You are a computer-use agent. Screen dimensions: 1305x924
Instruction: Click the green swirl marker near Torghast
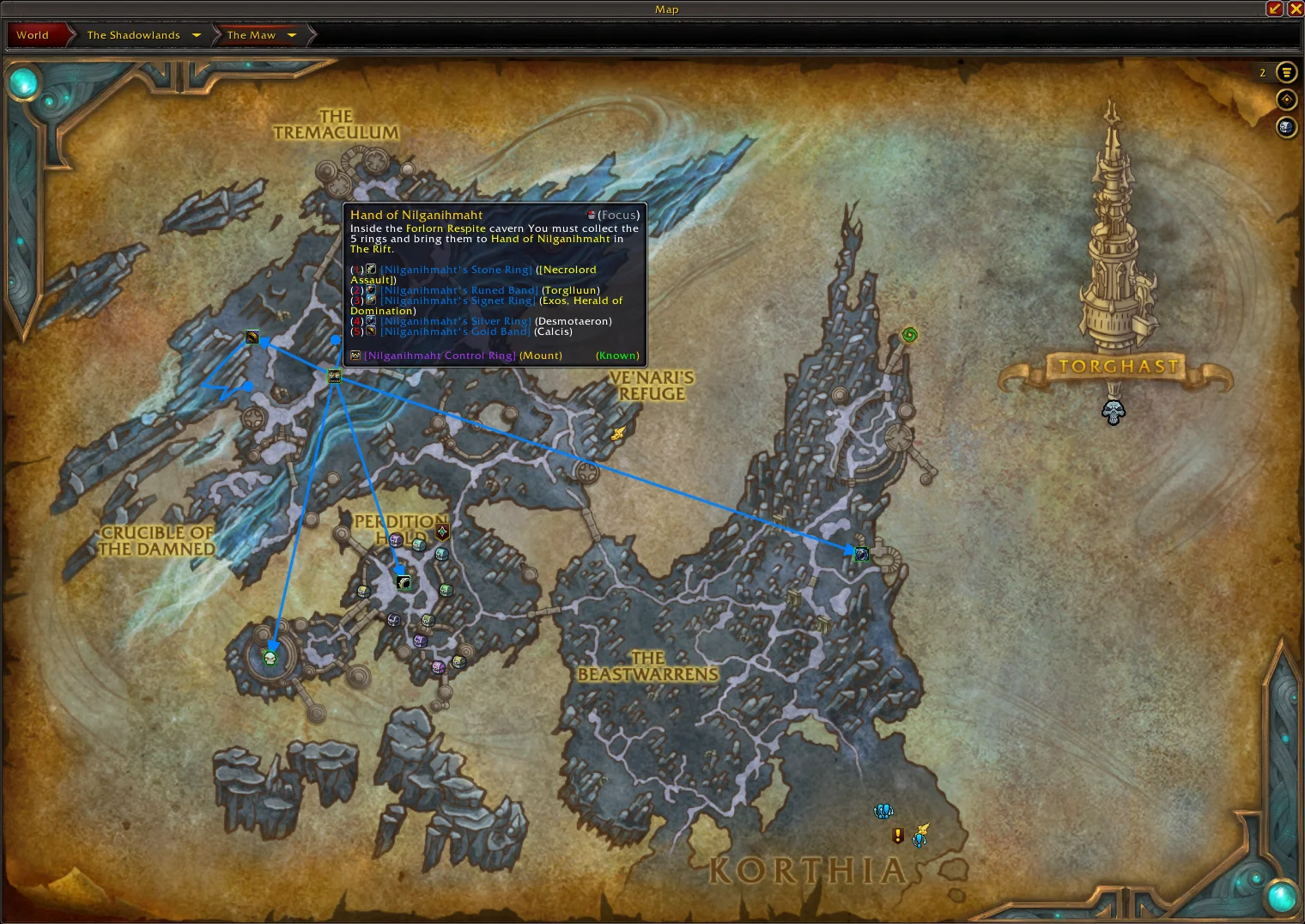tap(909, 335)
